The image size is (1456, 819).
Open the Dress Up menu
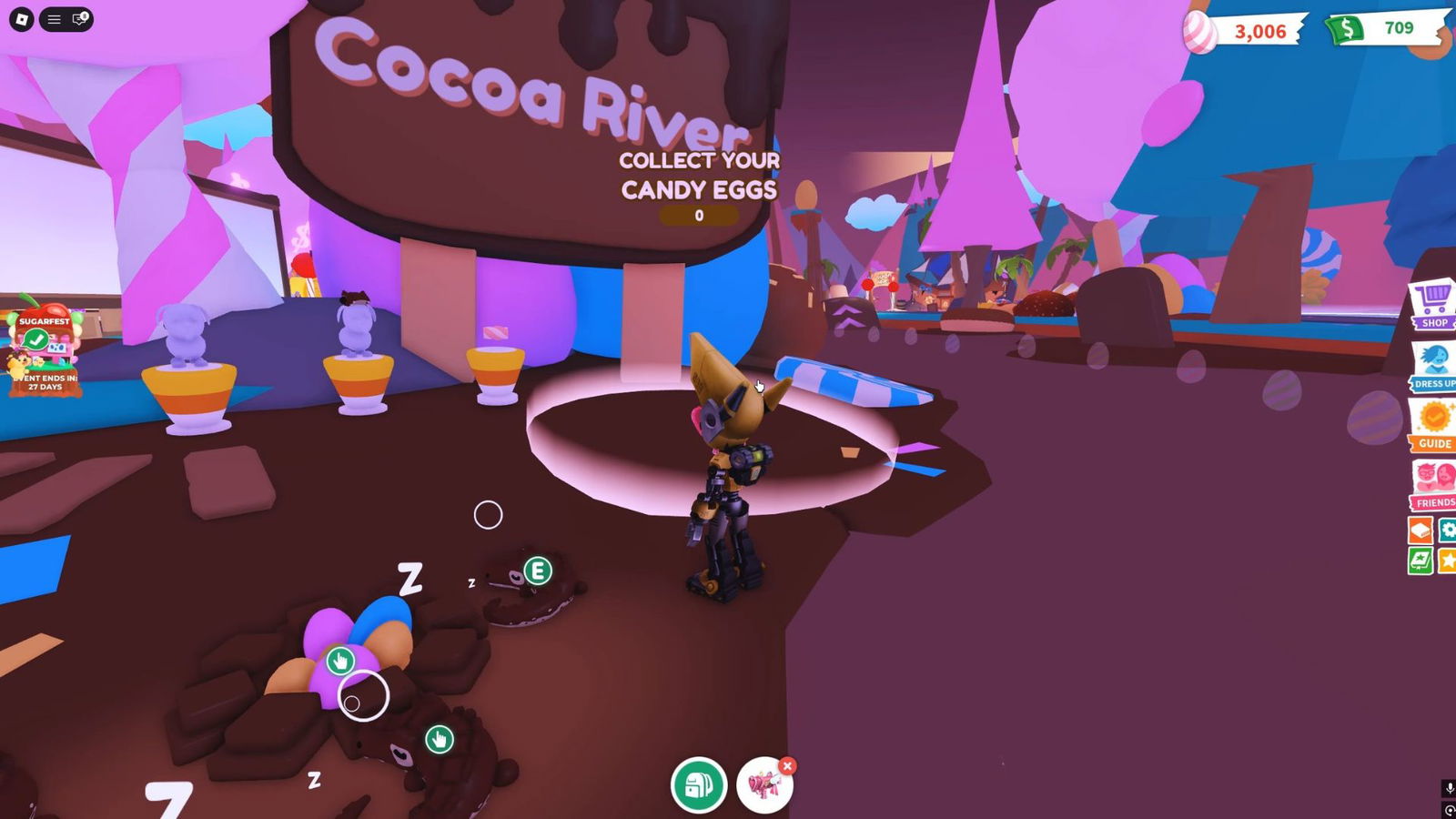click(1434, 366)
